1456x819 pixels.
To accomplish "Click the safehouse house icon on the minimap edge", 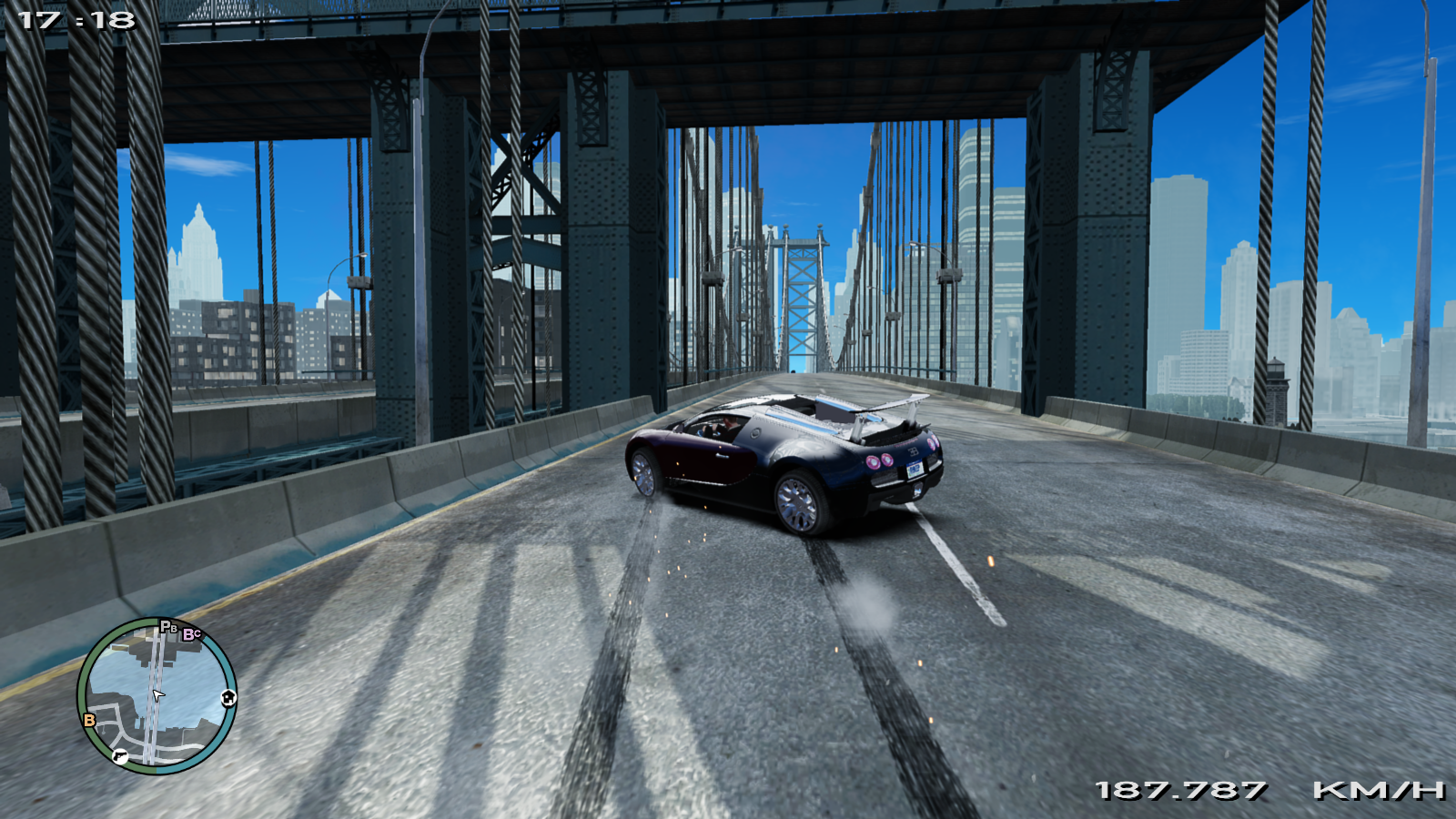I will coord(228,698).
